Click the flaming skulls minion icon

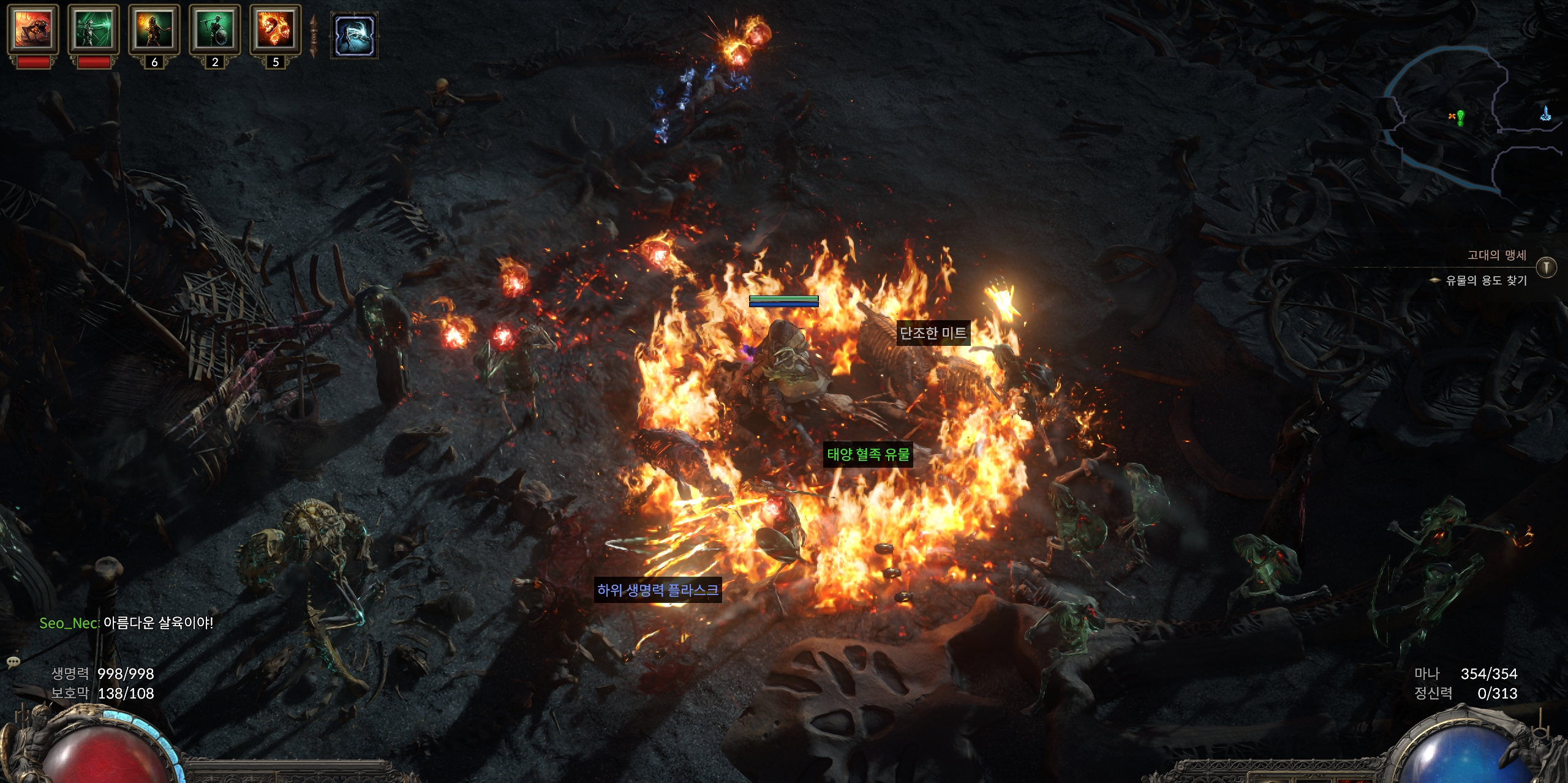(x=276, y=28)
